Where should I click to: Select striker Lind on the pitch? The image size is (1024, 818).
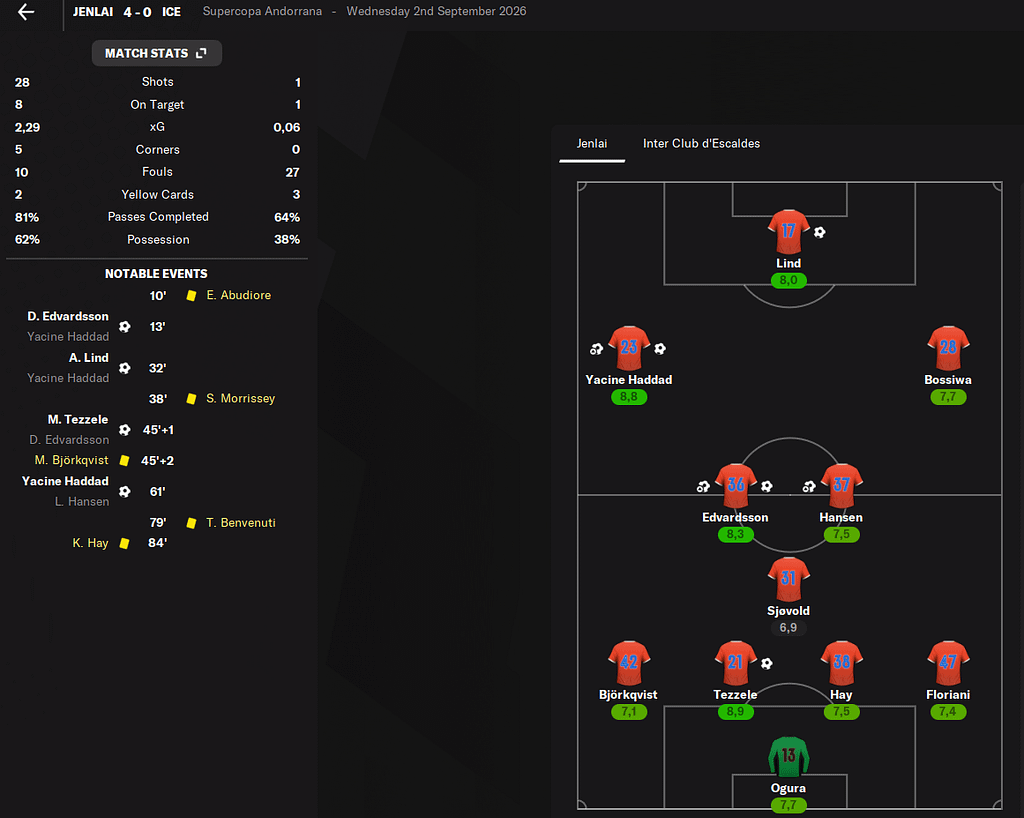pos(788,232)
